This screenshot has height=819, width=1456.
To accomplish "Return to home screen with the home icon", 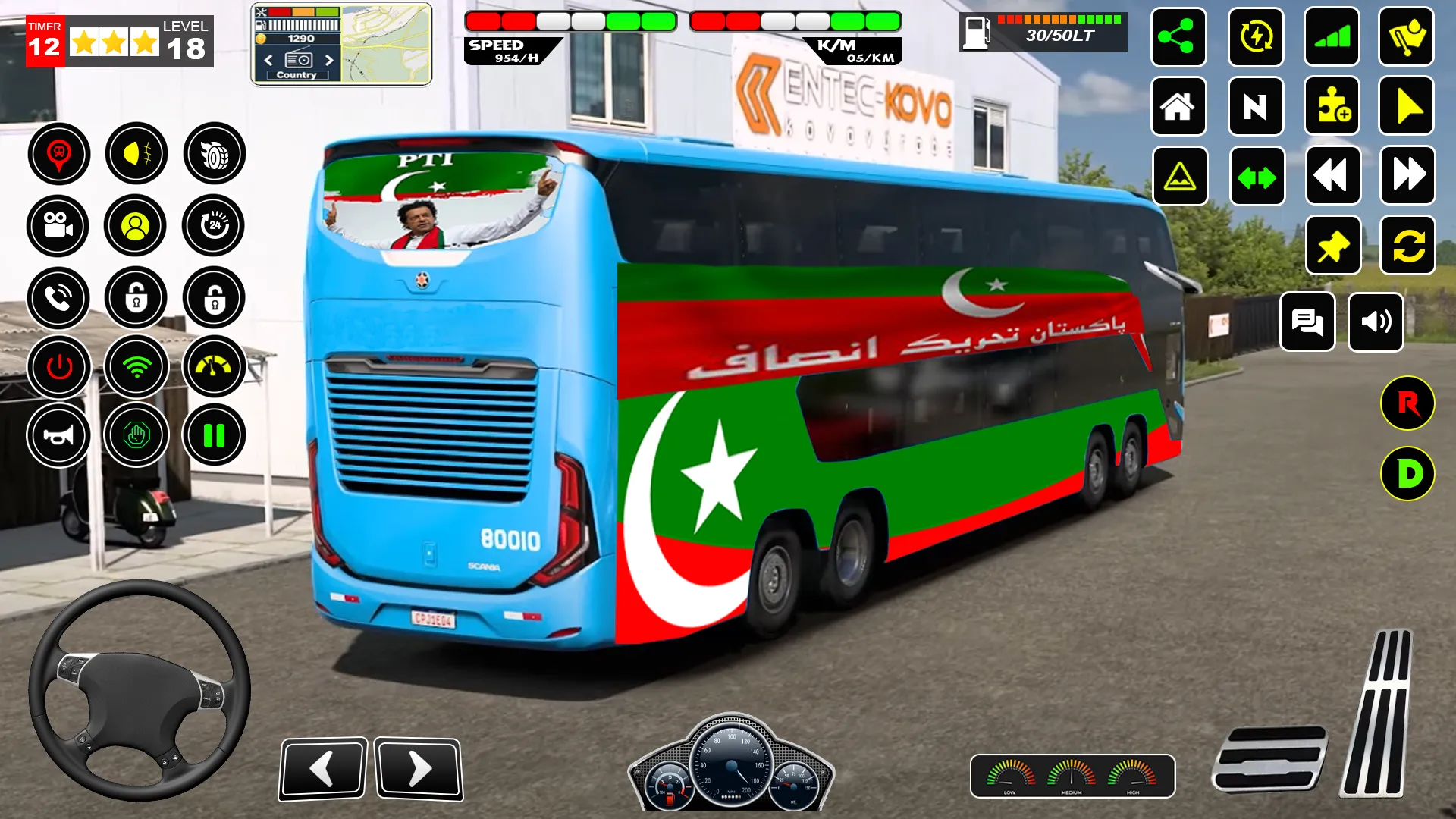I will (1178, 107).
